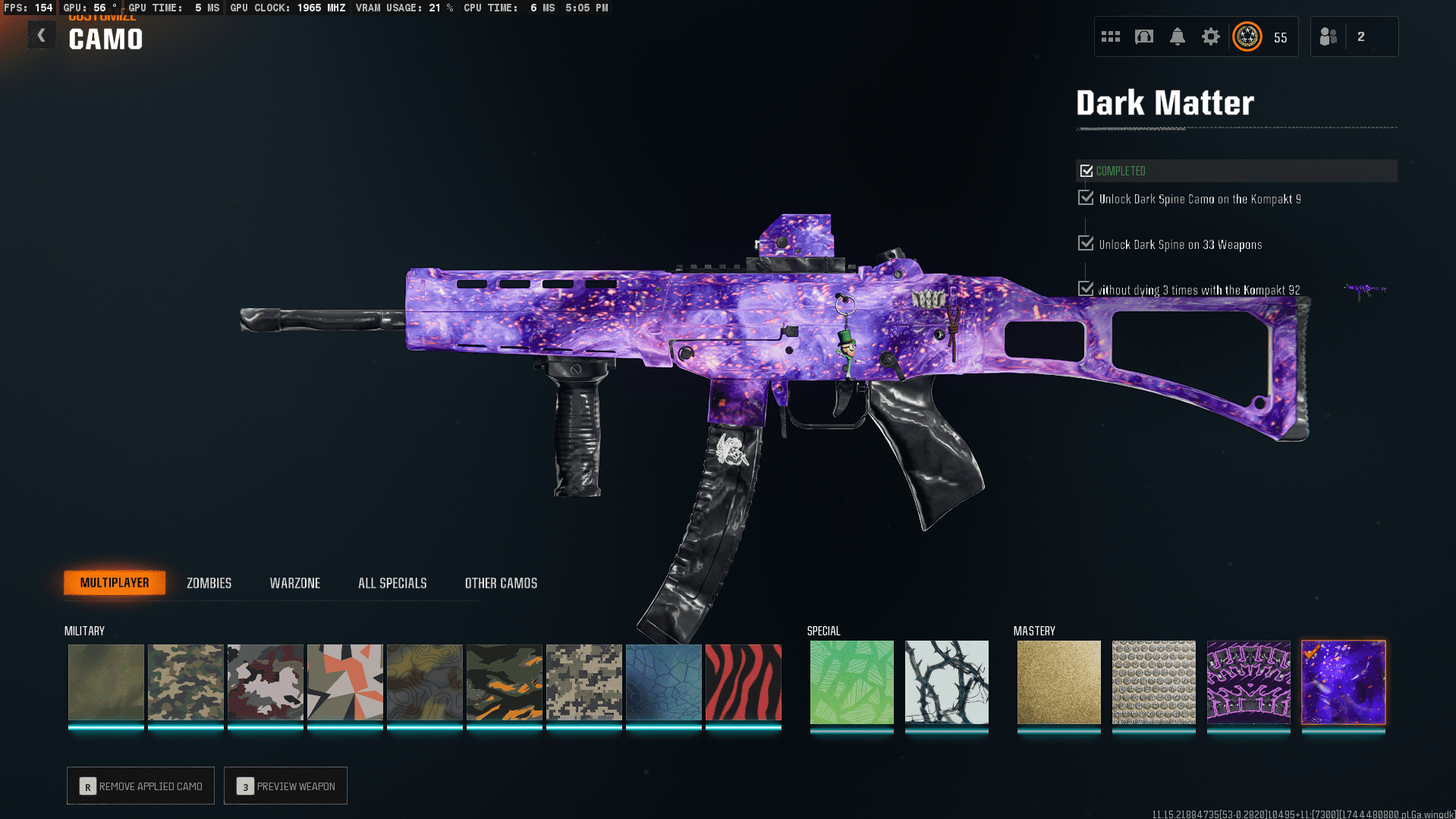Select the green leaf special camo
The image size is (1456, 819).
pyautogui.click(x=851, y=682)
